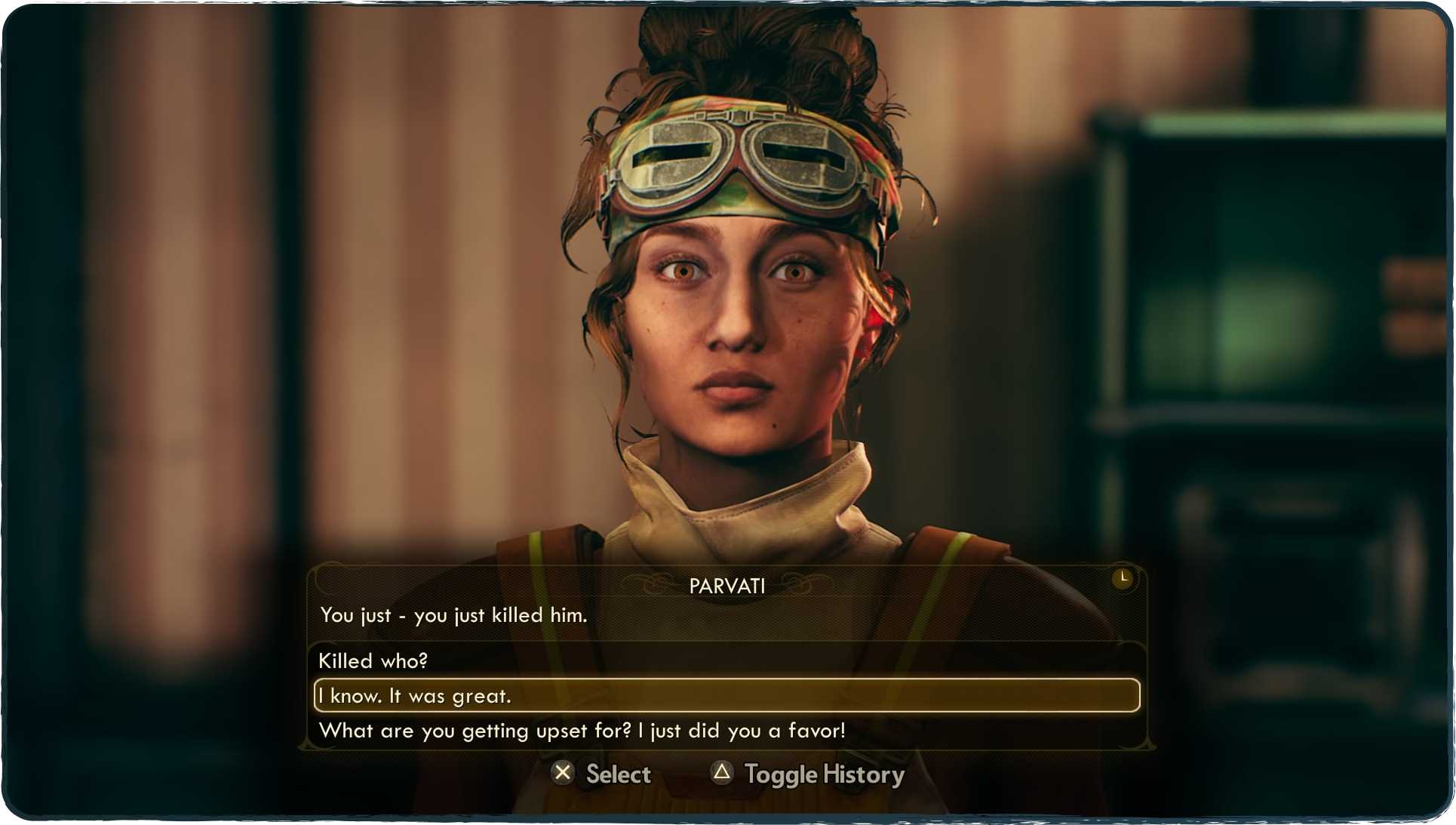Viewport: 1456px width, 825px height.
Task: Choose the "Killed who?" reply
Action: [373, 661]
